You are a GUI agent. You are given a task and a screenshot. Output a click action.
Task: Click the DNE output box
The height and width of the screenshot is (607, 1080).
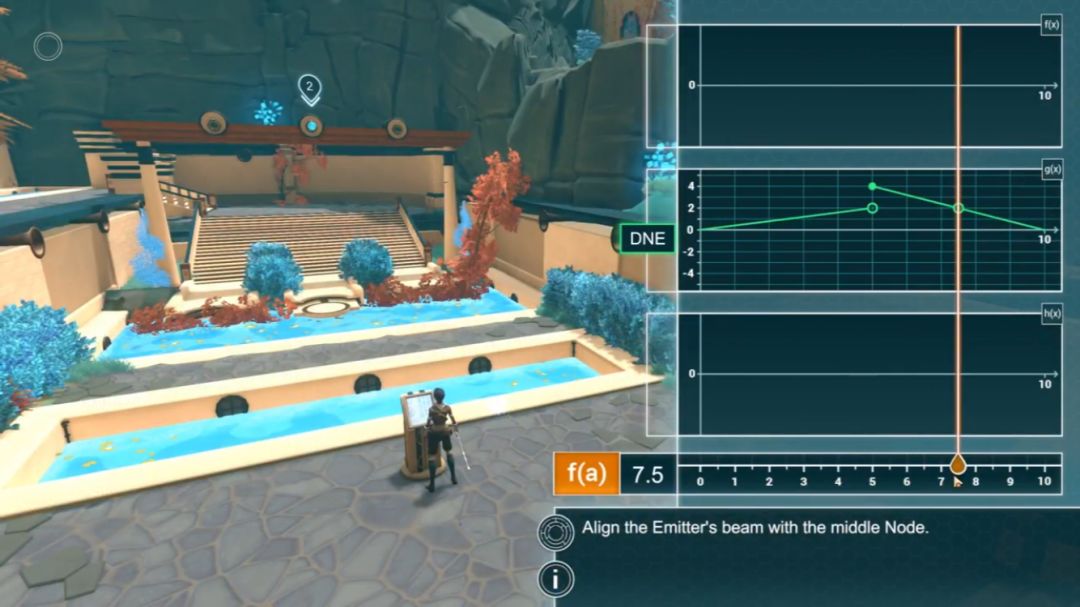click(647, 240)
